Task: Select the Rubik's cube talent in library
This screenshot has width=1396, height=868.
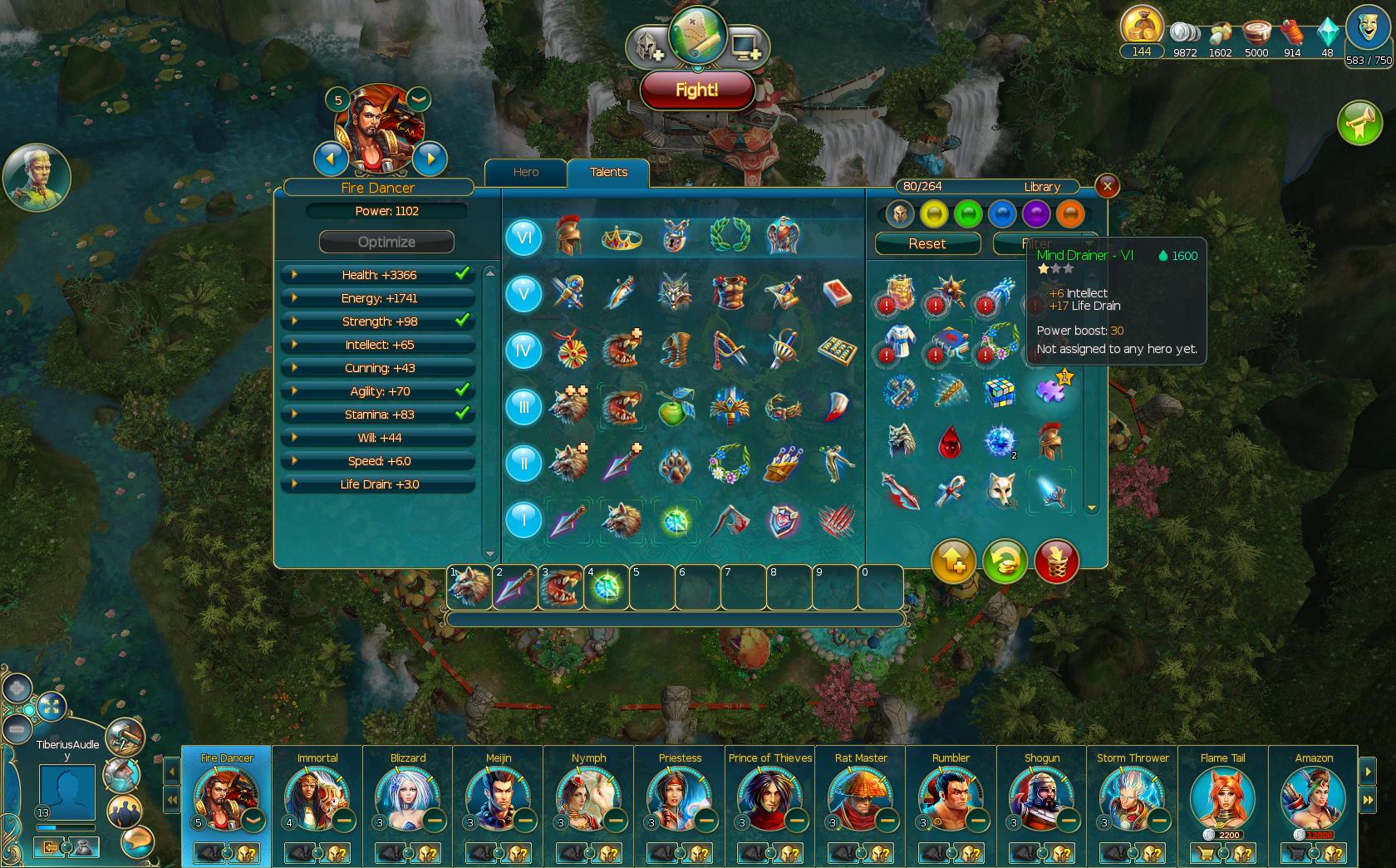Action: click(x=1000, y=391)
